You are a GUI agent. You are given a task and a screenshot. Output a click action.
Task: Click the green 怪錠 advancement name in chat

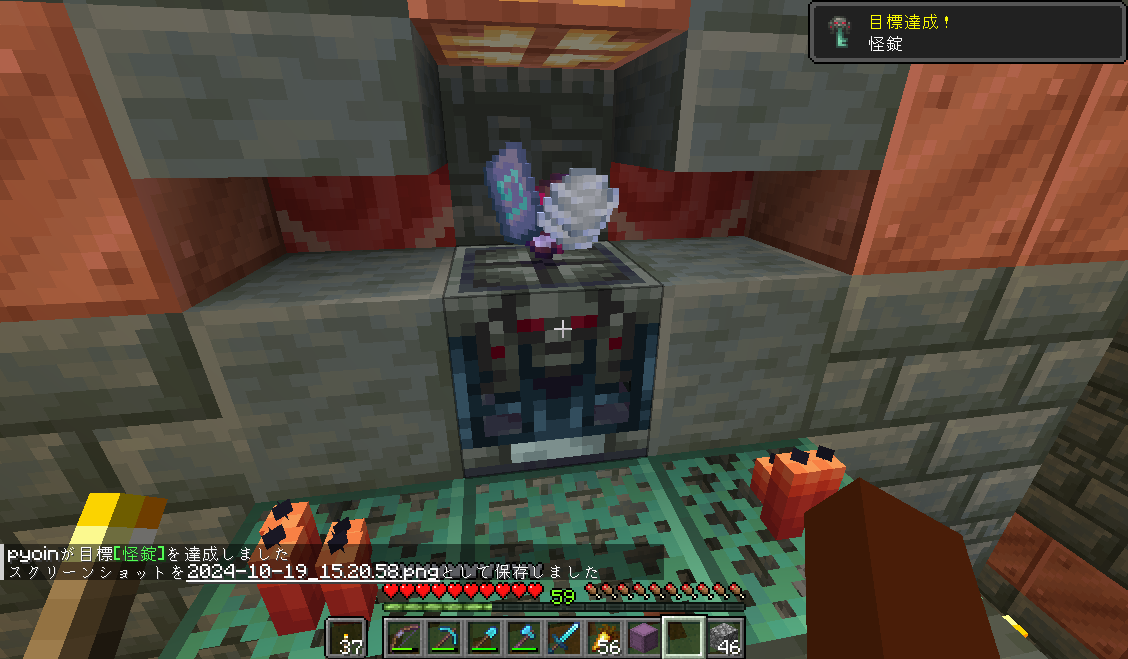(137, 554)
